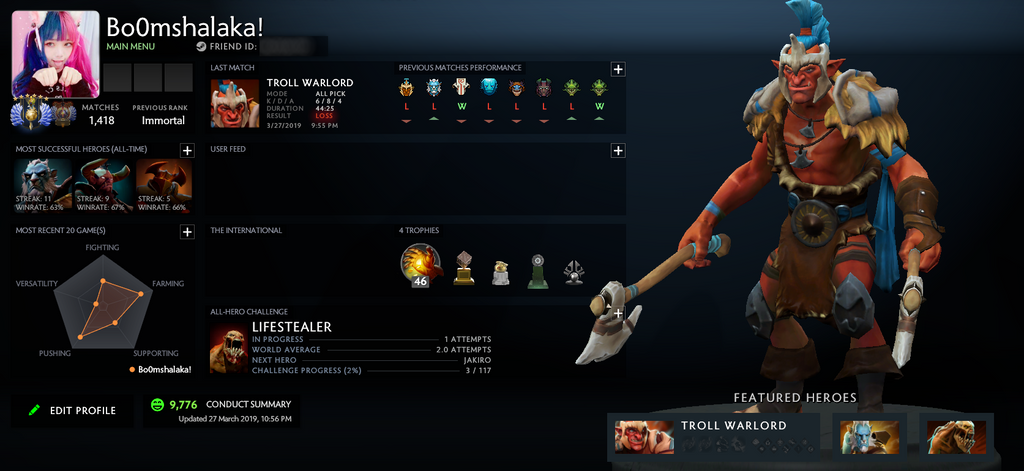This screenshot has height=471, width=1024.
Task: Select hero with 67% winrate
Action: coord(104,184)
